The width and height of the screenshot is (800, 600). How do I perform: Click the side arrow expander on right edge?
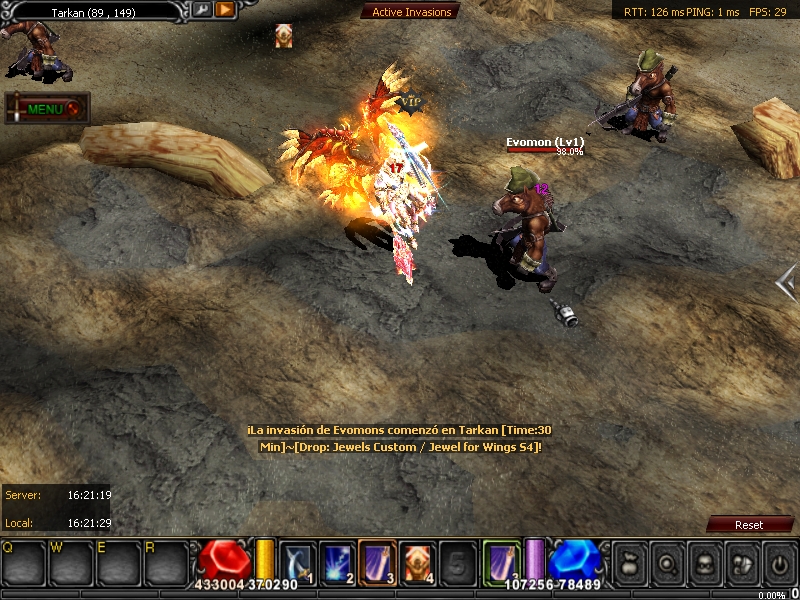(786, 284)
